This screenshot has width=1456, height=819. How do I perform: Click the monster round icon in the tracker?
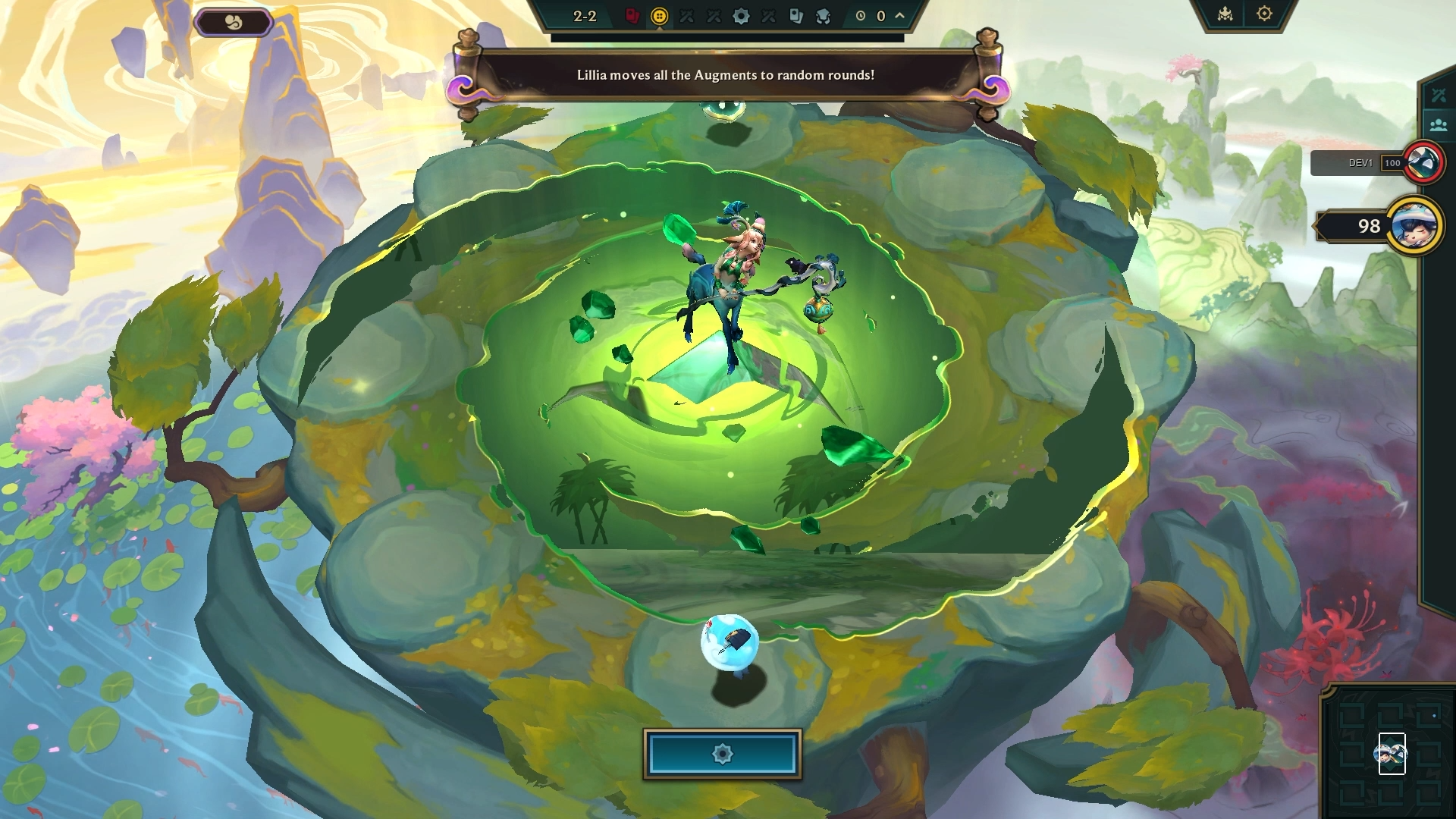(x=823, y=17)
